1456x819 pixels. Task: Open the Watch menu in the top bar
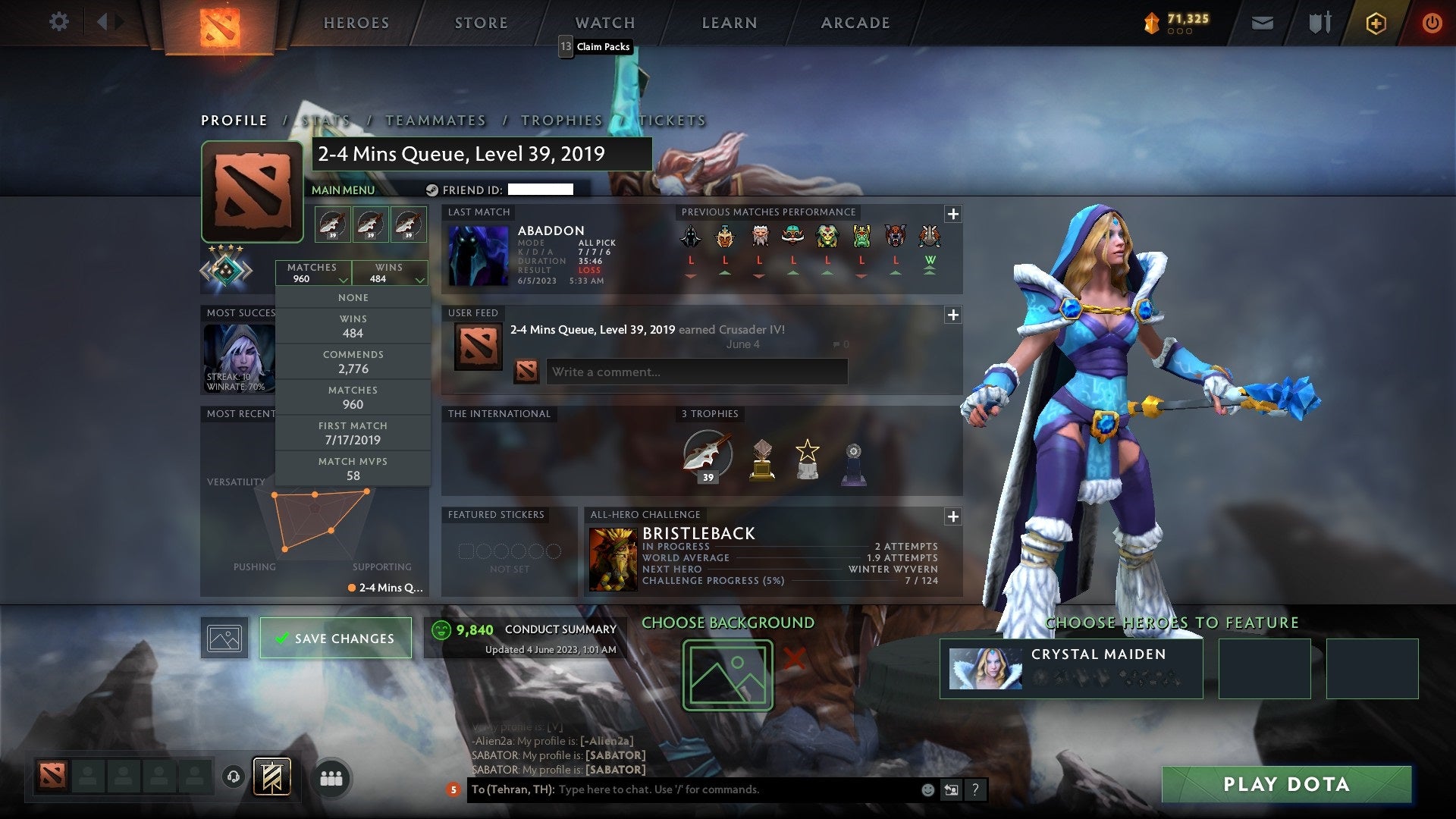[605, 23]
